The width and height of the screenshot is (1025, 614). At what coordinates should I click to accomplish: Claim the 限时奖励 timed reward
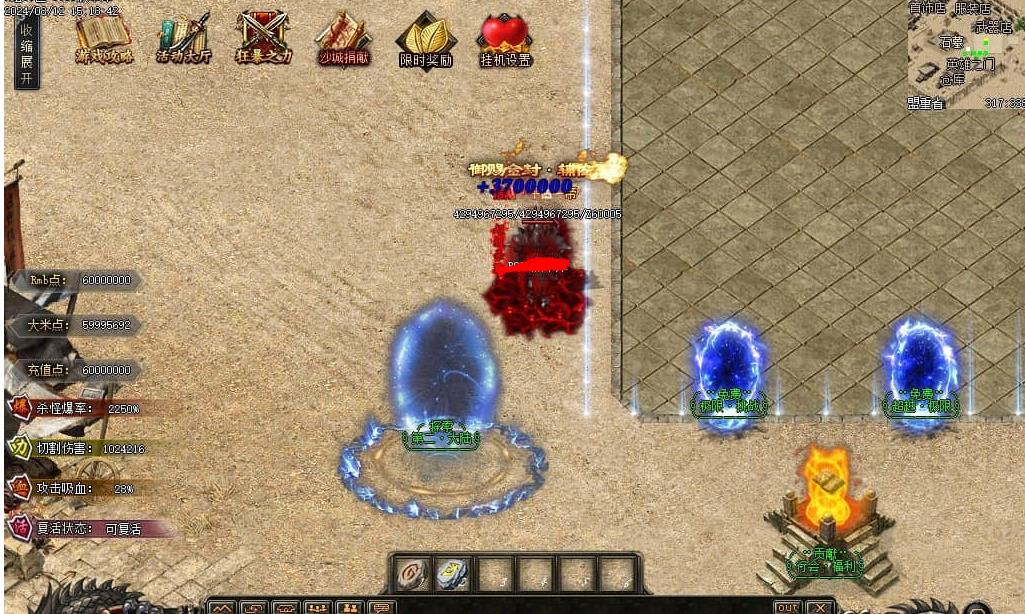point(425,40)
